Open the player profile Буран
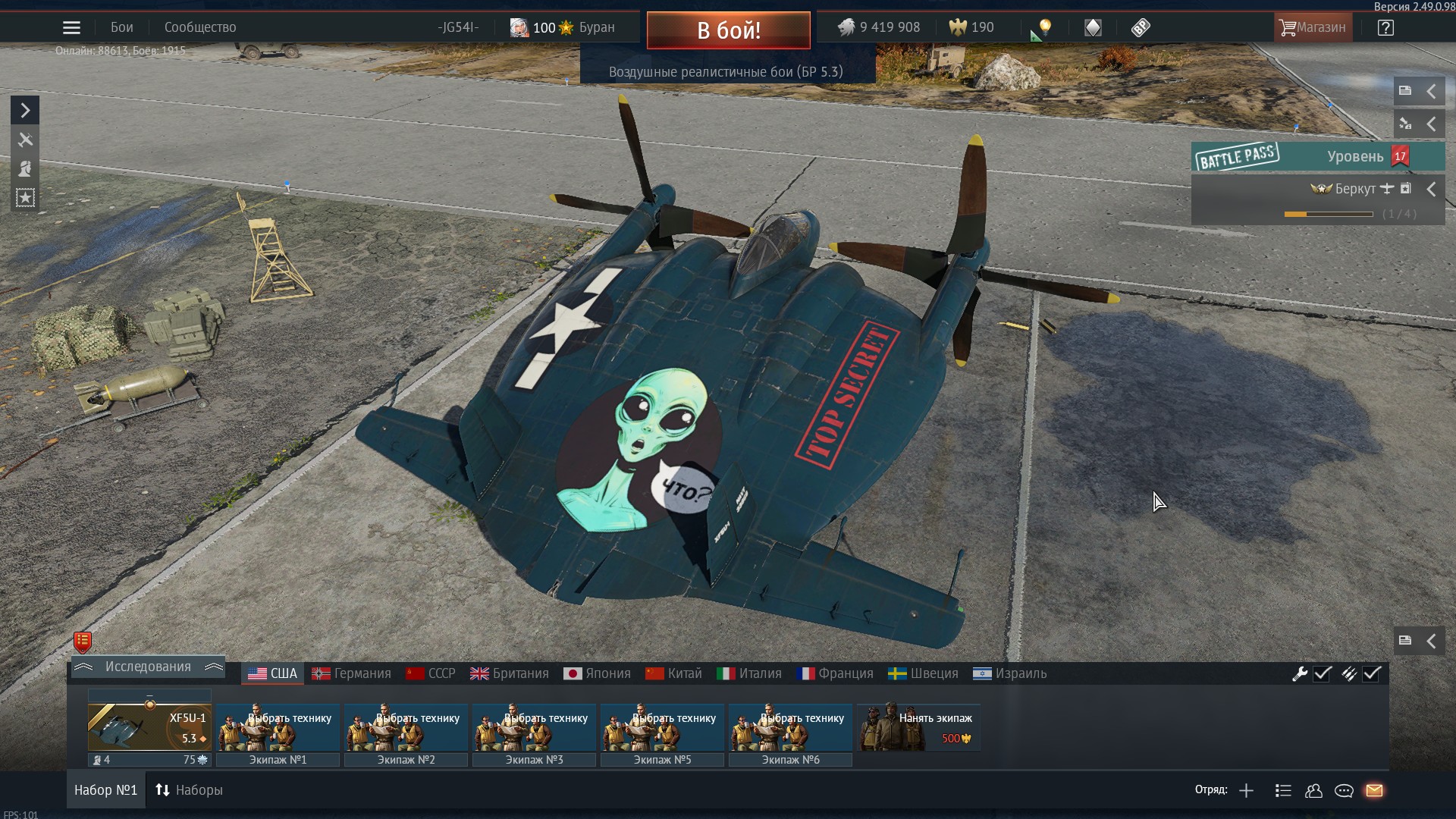 tap(563, 27)
